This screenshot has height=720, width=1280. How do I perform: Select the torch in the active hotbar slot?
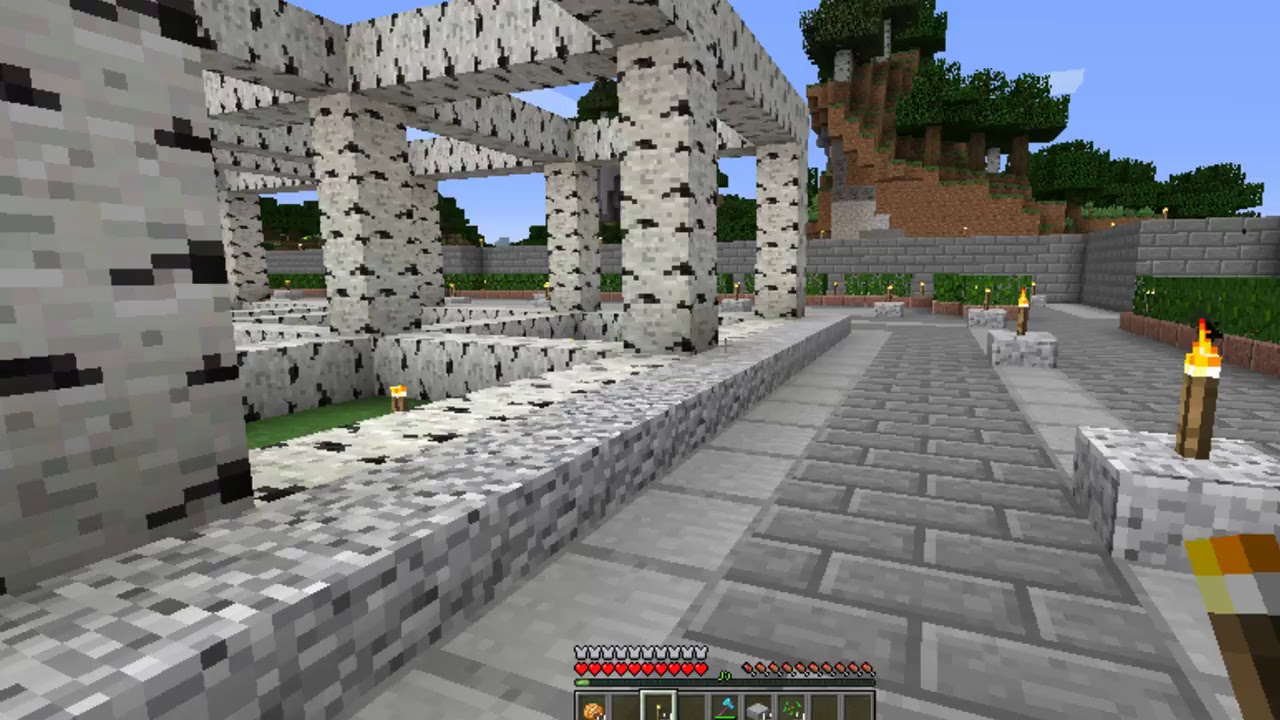pos(658,707)
